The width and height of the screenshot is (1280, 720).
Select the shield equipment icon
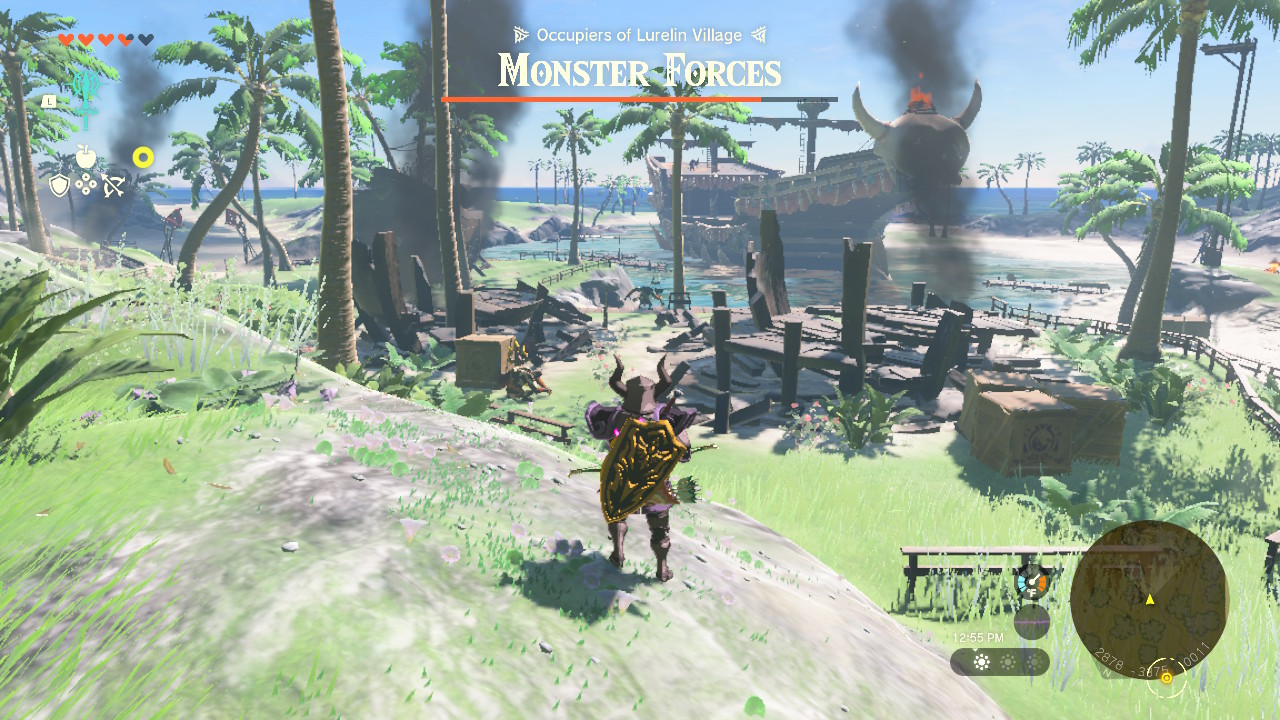pos(60,186)
